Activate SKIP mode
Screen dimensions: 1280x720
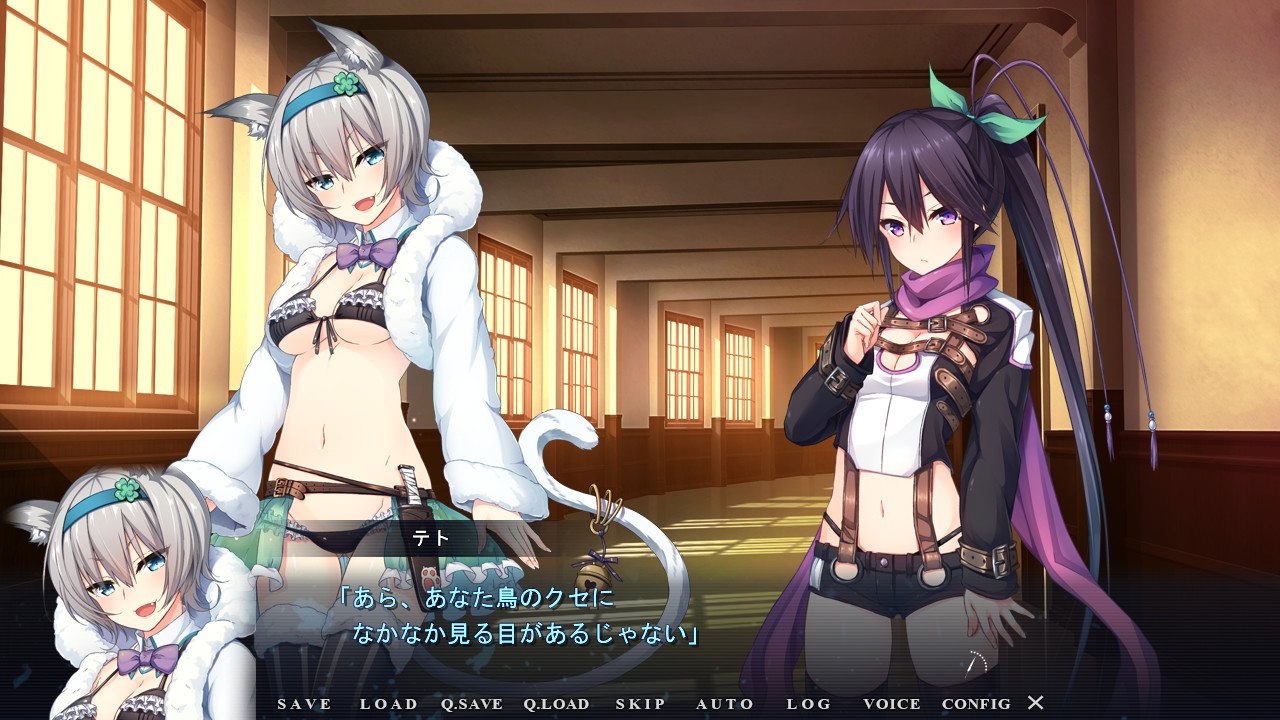640,704
